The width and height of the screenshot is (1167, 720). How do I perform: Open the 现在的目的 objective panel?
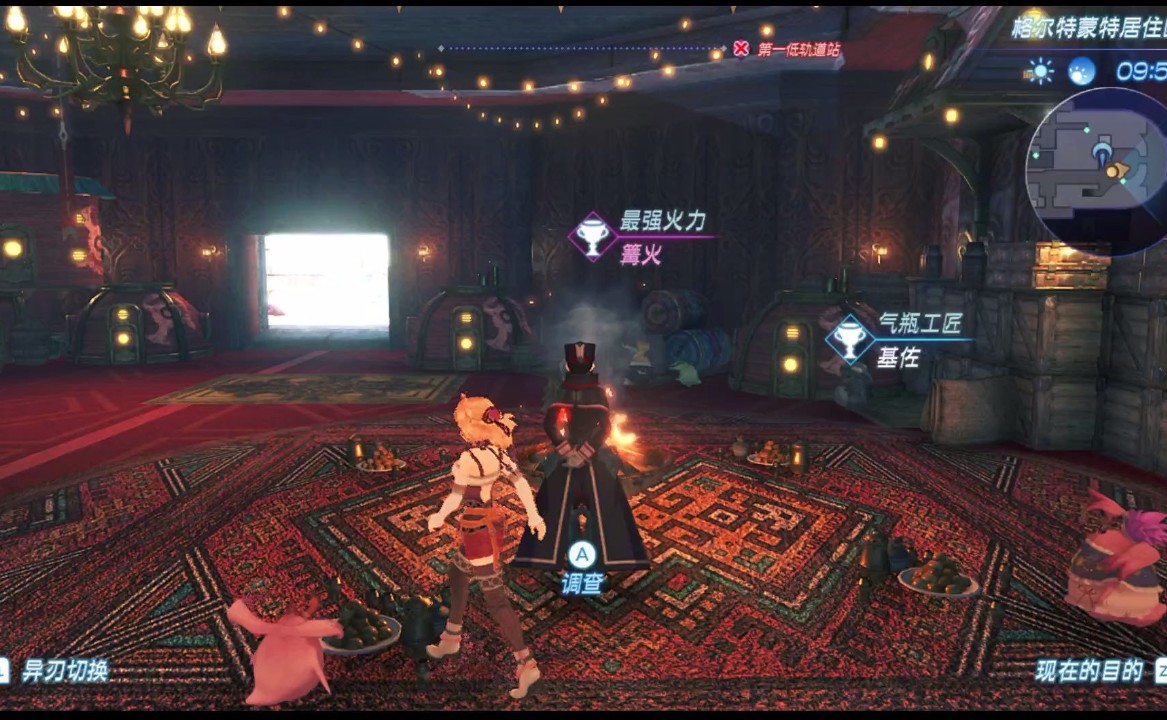[1089, 670]
